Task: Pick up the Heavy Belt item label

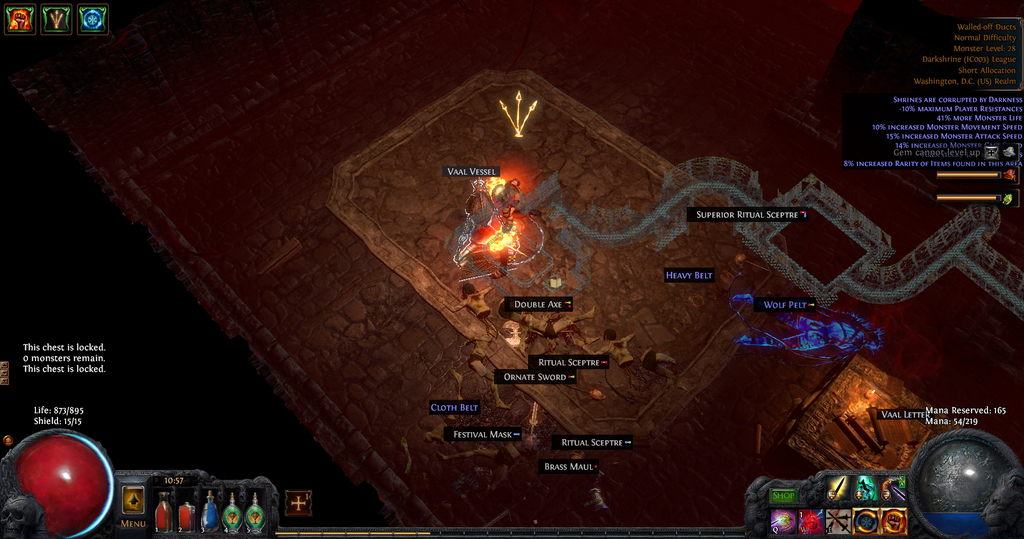Action: tap(690, 275)
